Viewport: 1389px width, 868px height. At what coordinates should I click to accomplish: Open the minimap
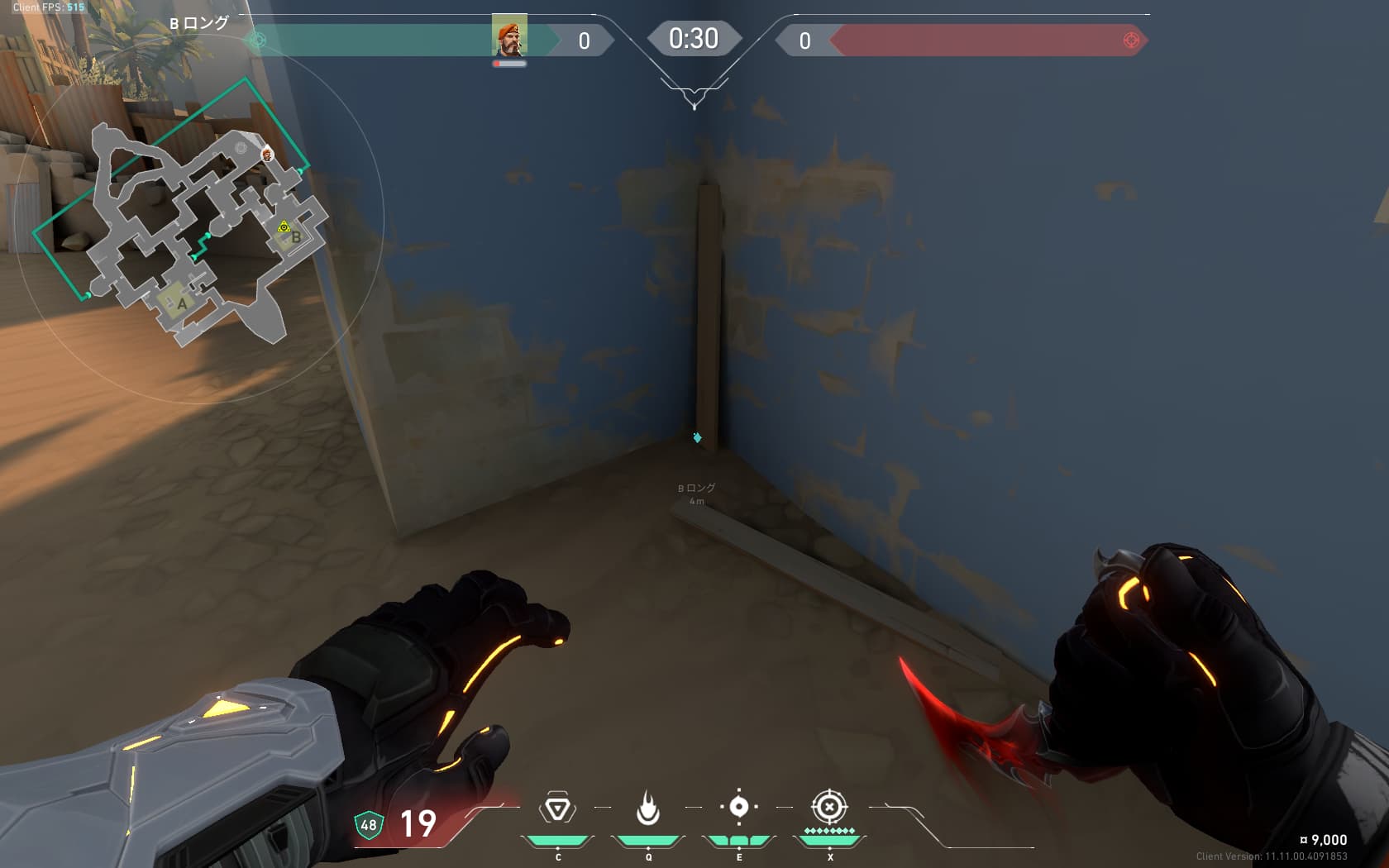tap(198, 223)
